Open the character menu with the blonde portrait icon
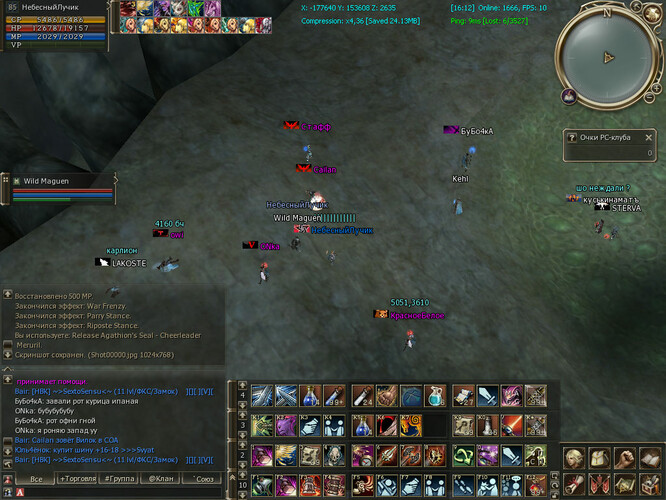 coord(575,458)
